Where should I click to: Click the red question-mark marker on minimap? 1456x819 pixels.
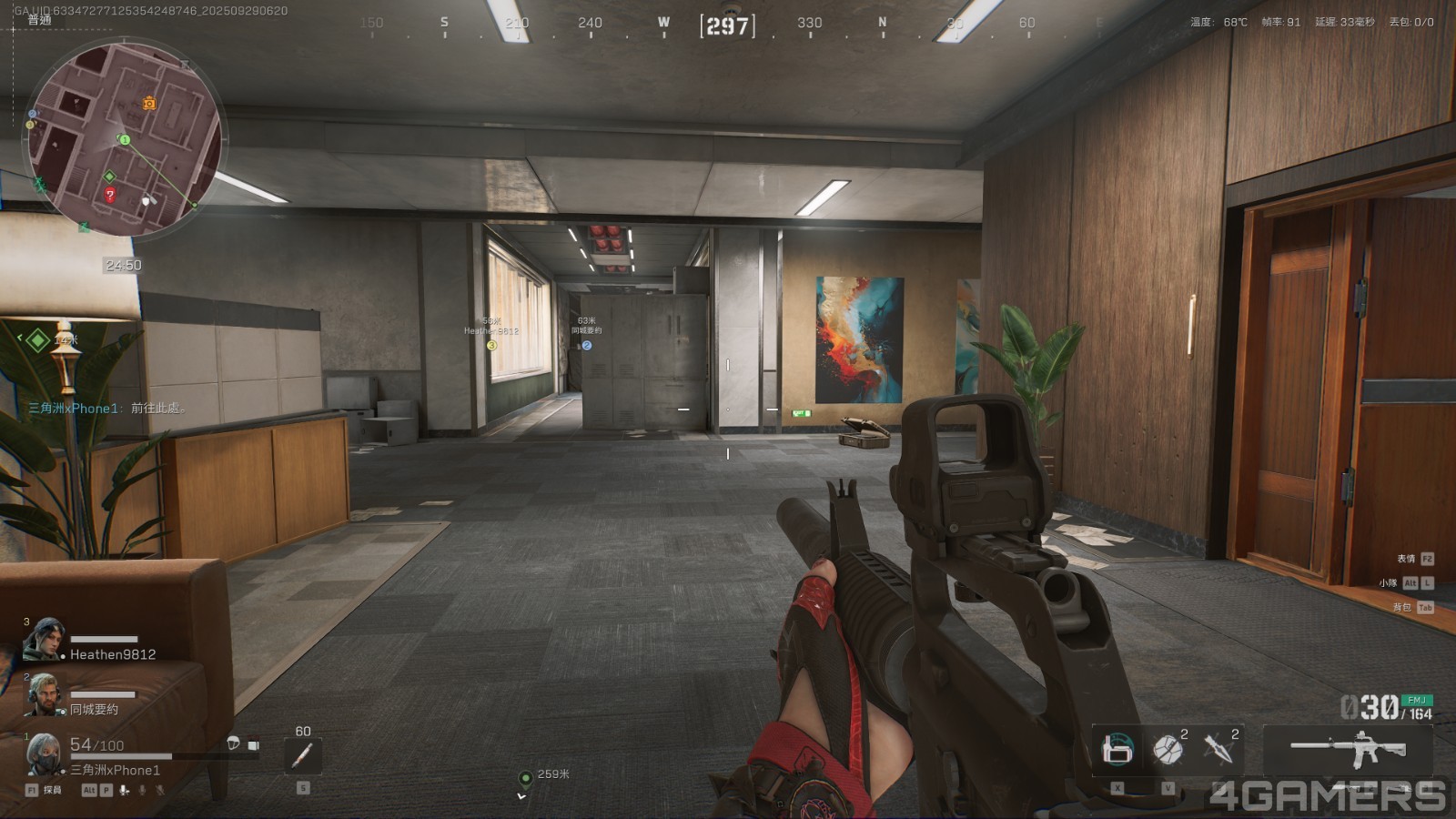(x=110, y=194)
